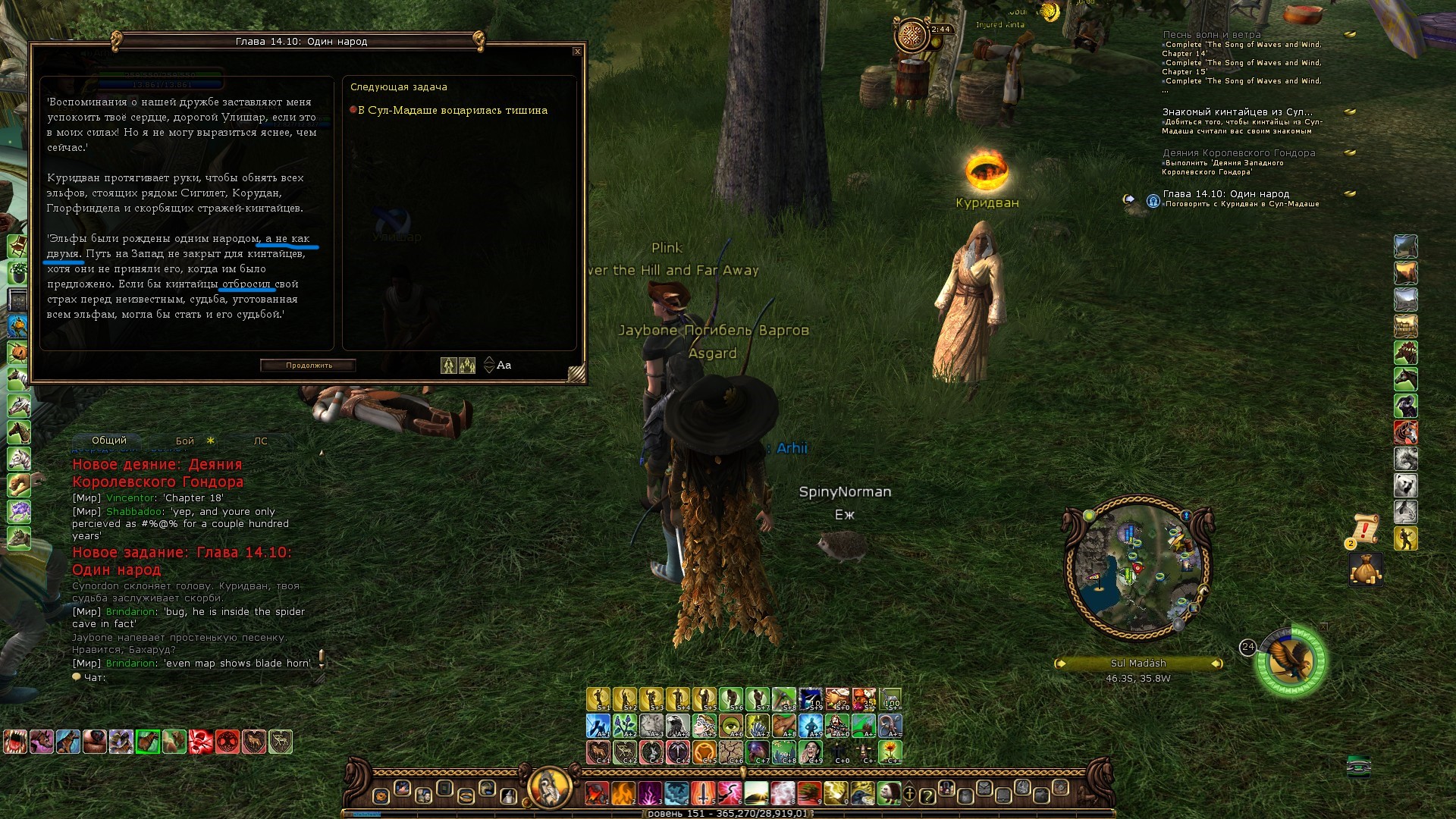Screen dimensions: 1456x819
Task: Open the question mark help button
Action: (x=927, y=795)
